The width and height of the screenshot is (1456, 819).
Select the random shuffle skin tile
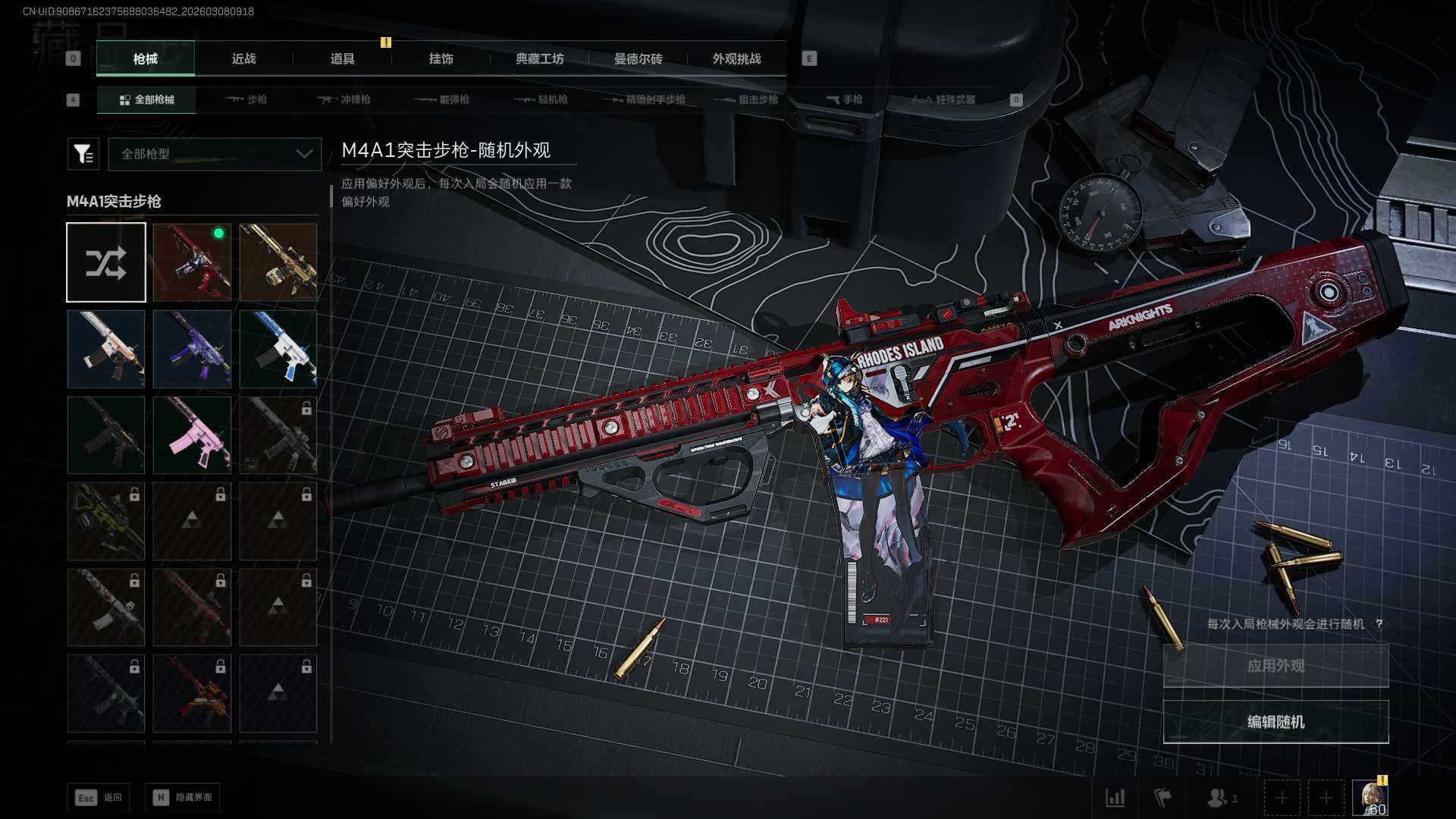point(106,262)
